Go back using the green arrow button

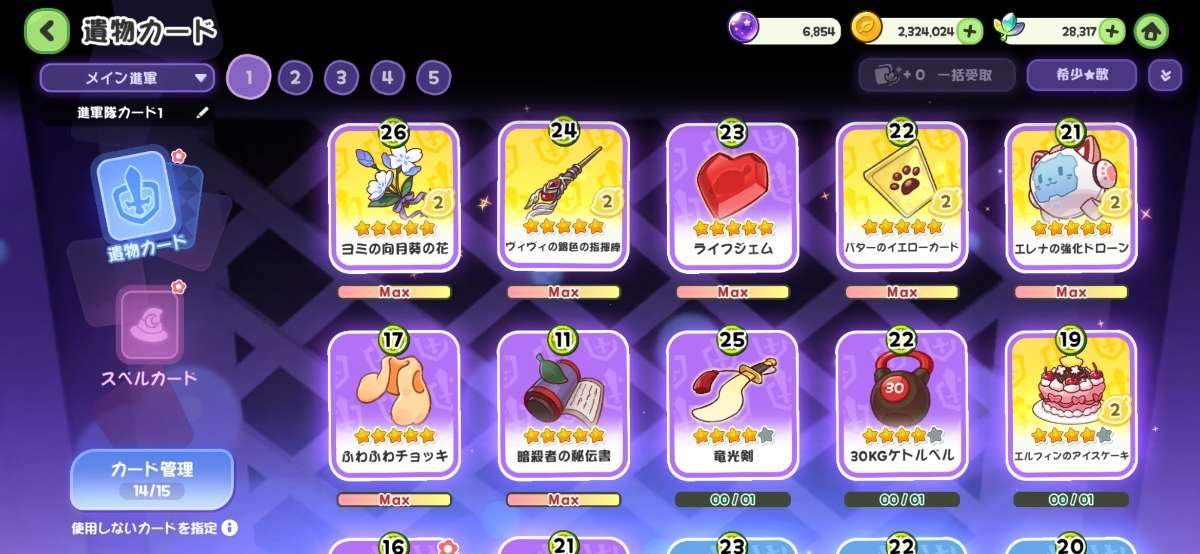click(x=46, y=31)
